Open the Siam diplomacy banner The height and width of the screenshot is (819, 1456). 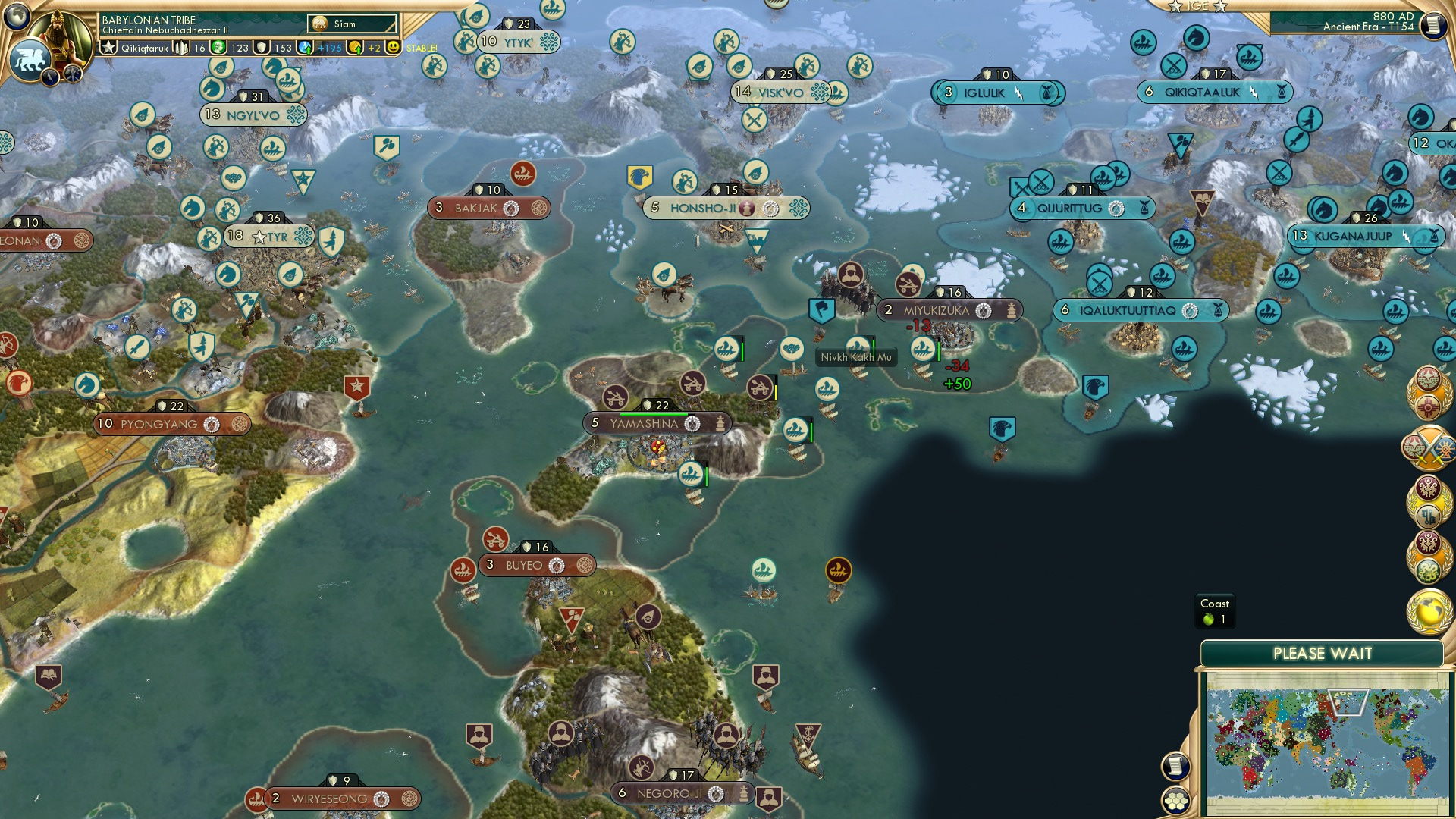(x=350, y=24)
